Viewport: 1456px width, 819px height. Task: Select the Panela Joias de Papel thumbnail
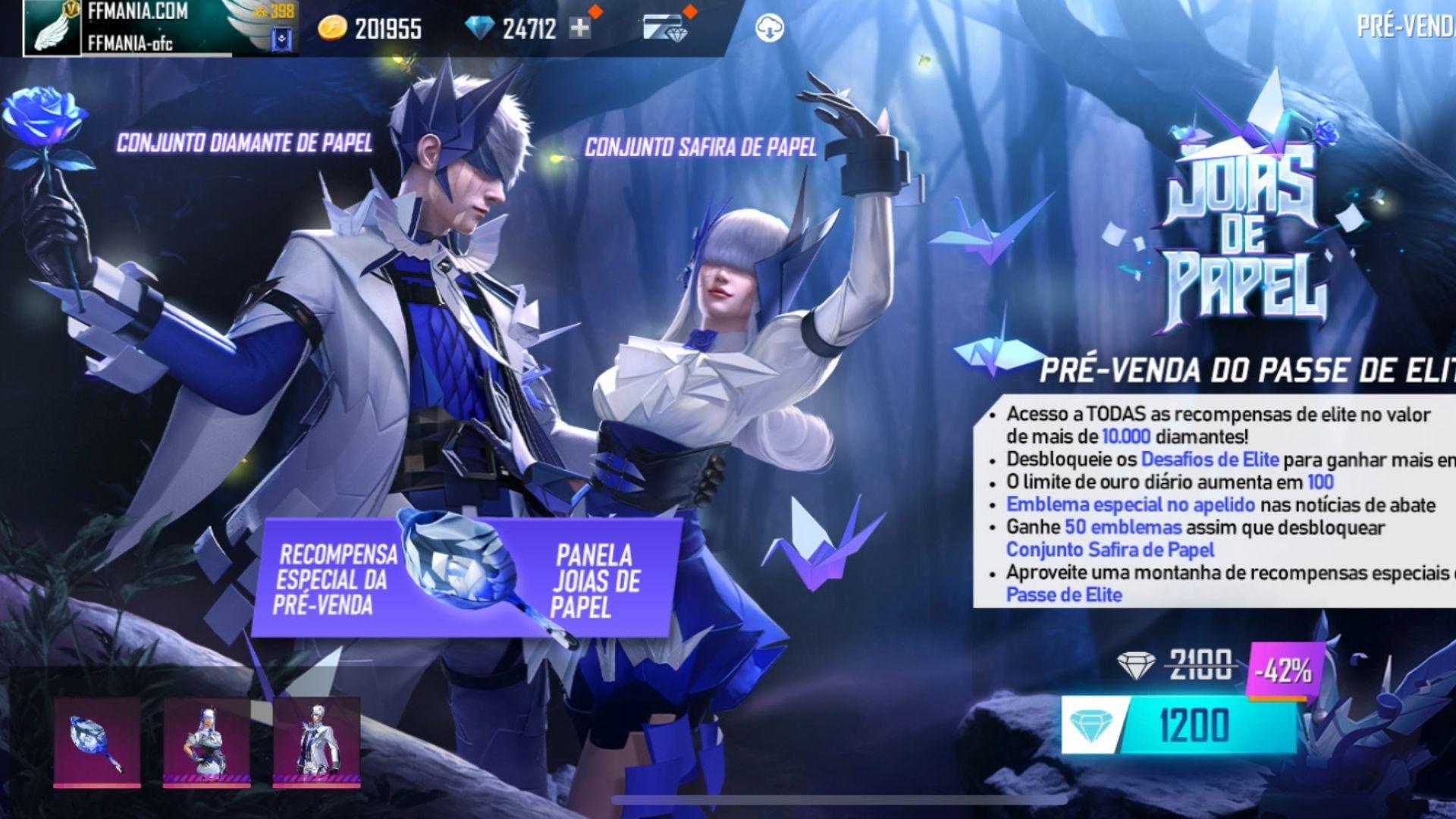[x=97, y=742]
